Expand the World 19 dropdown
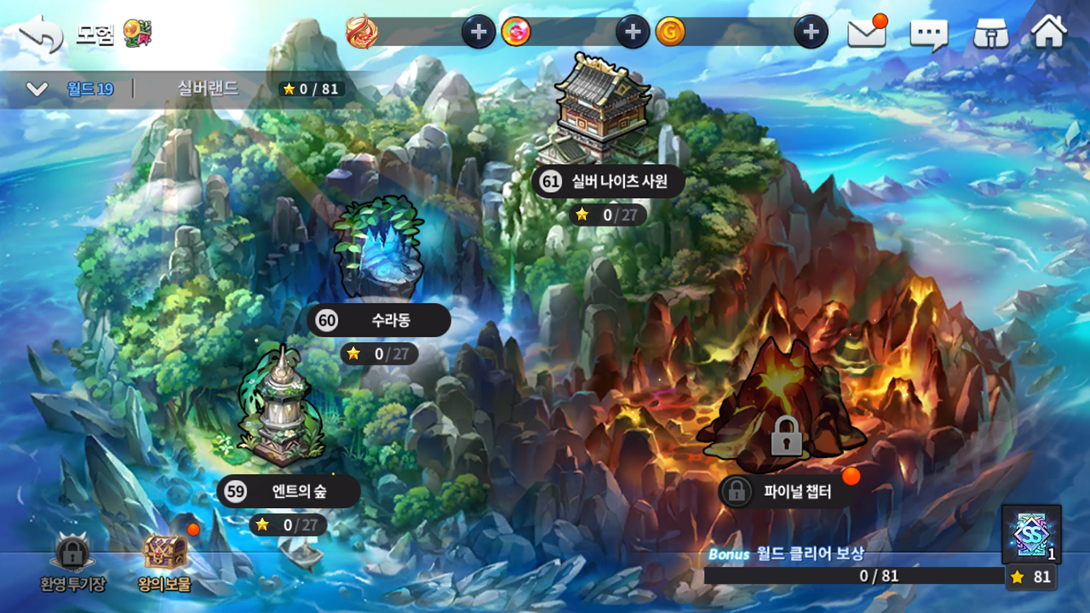 pos(37,89)
